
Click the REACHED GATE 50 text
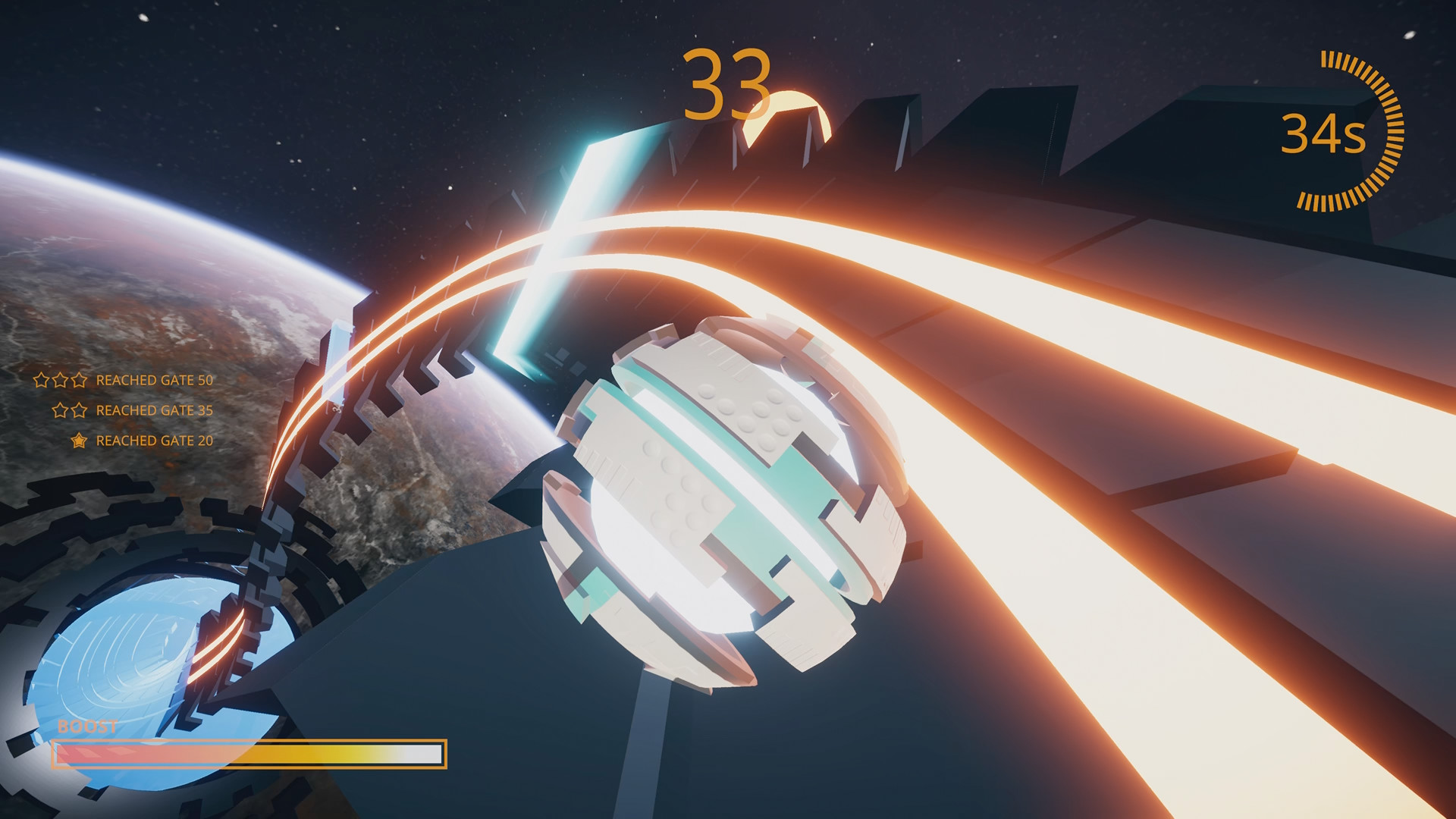[x=154, y=380]
